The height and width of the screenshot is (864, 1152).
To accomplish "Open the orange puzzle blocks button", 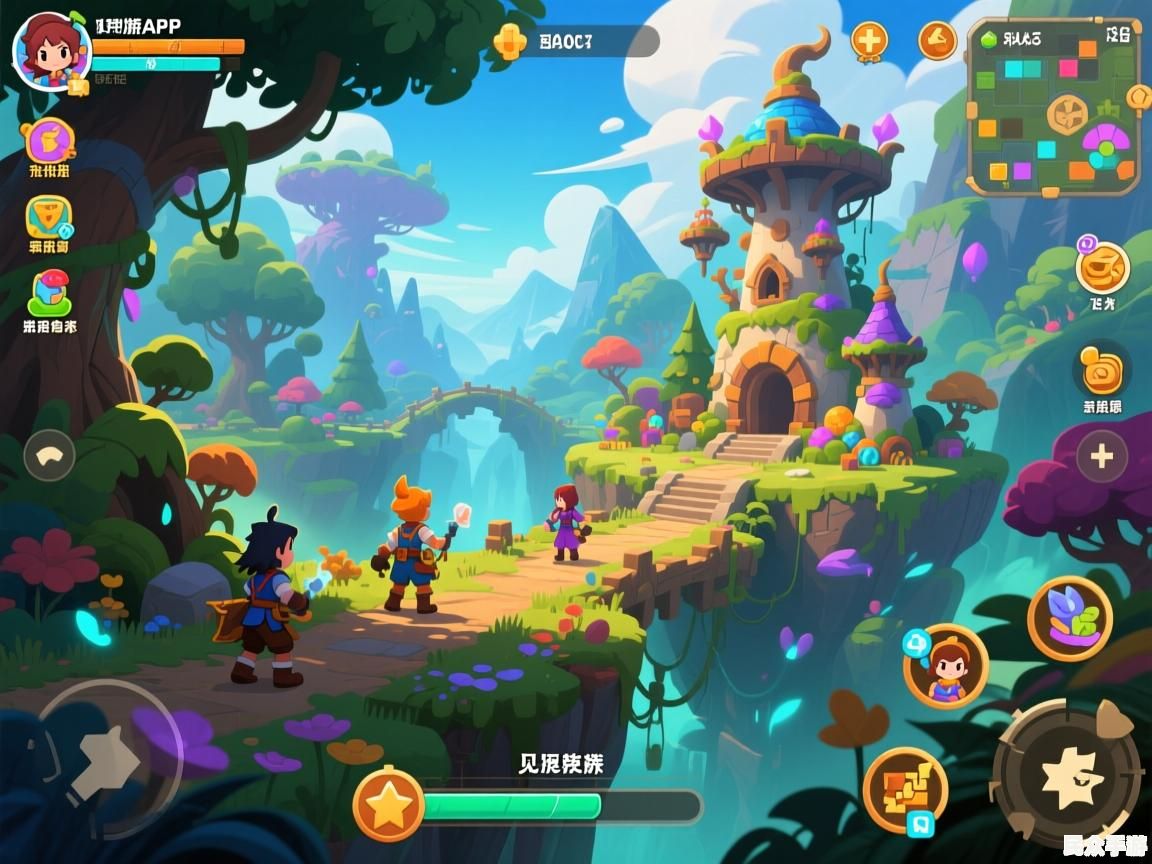I will (x=905, y=790).
